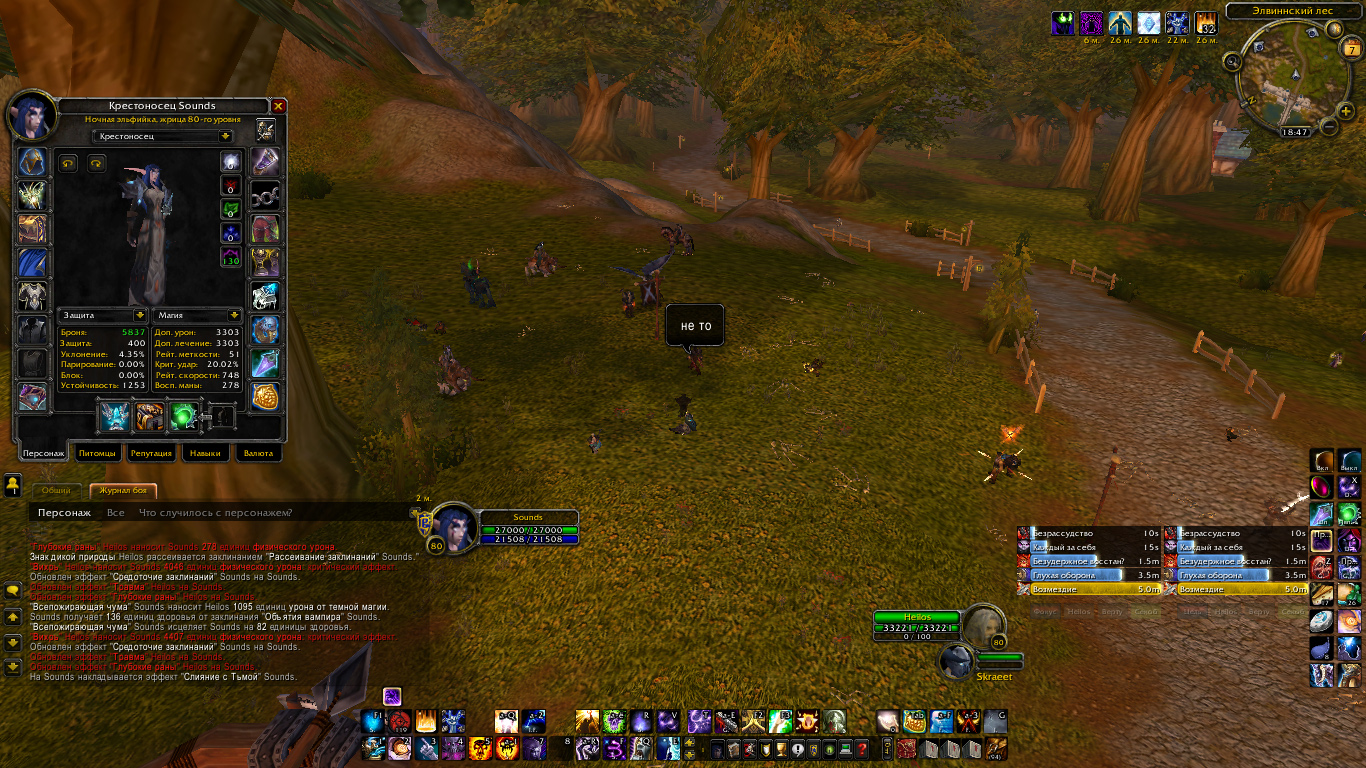Zoom out on the minimap
1366x768 pixels.
pos(1330,127)
